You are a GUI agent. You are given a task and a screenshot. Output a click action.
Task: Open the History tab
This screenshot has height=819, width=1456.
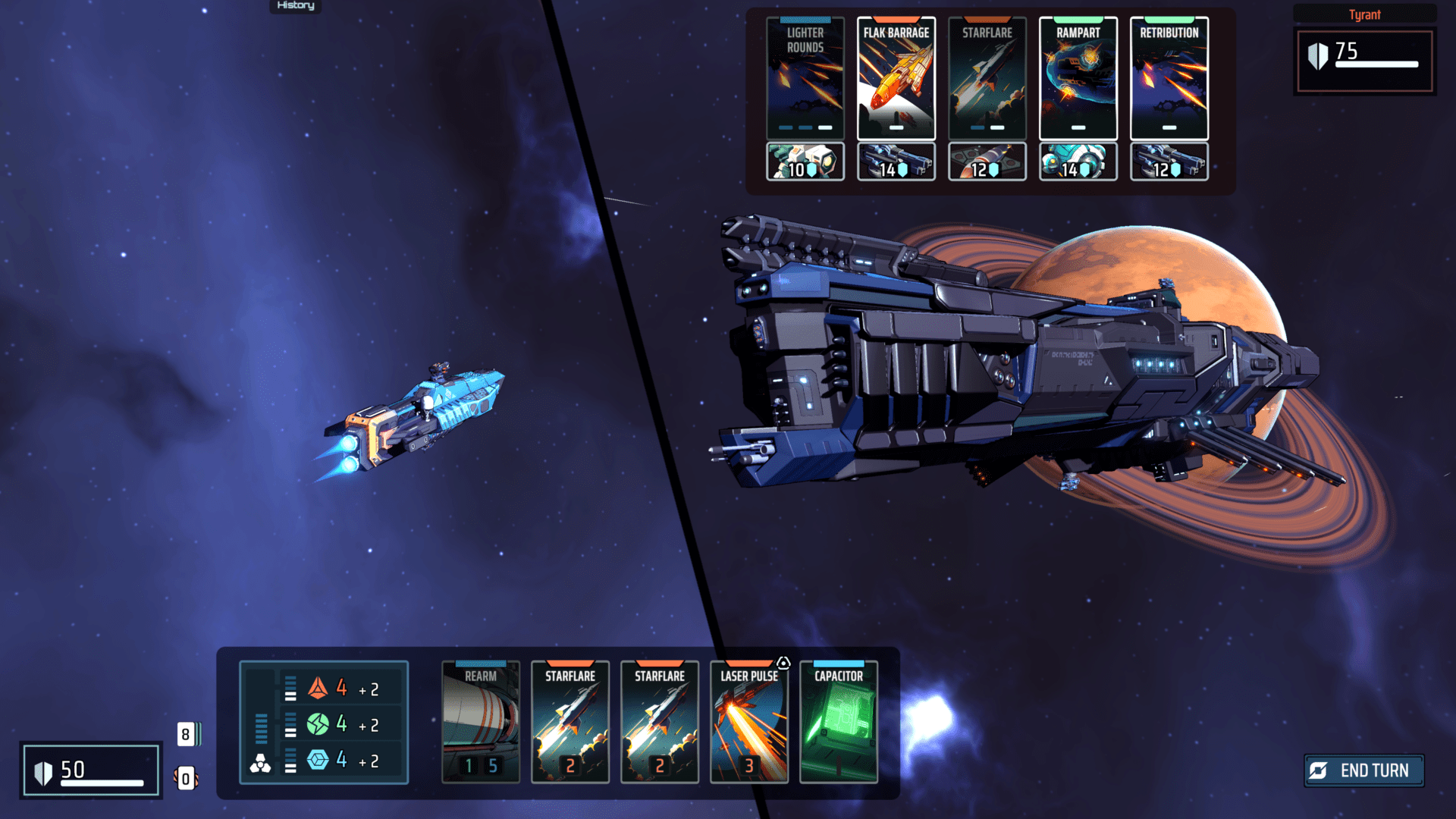296,5
